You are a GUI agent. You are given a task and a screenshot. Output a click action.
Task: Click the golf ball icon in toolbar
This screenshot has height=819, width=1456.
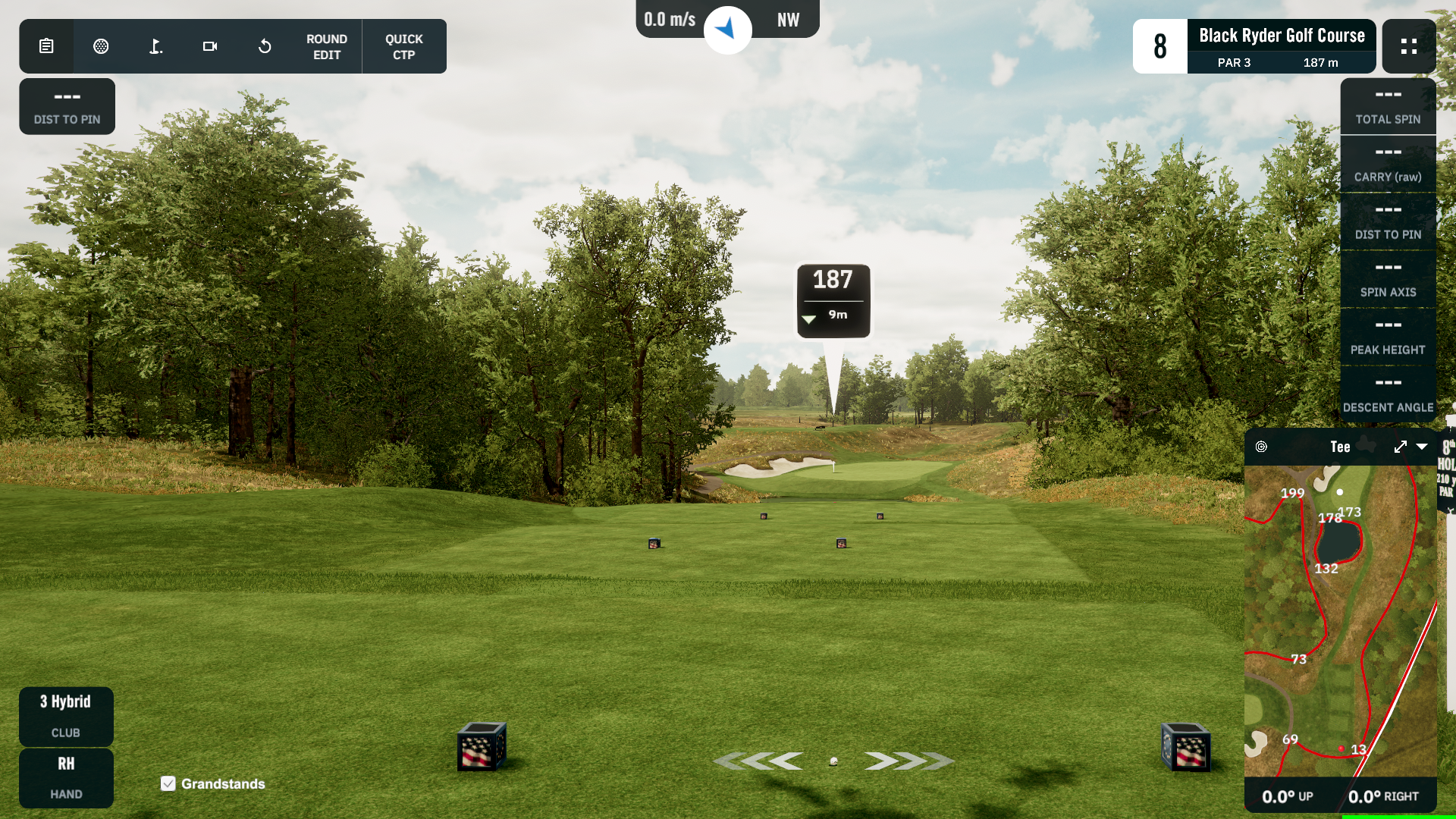pos(101,46)
